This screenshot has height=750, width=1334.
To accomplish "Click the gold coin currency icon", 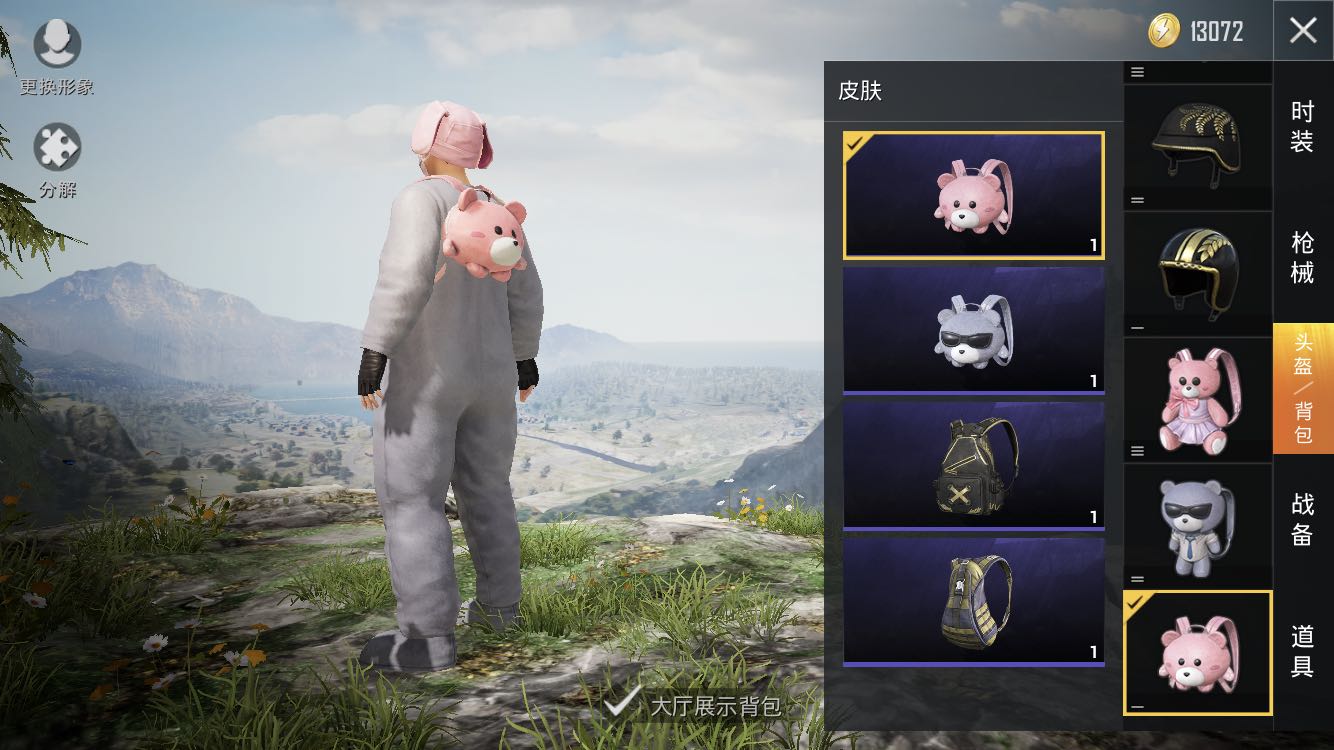I will click(1164, 31).
